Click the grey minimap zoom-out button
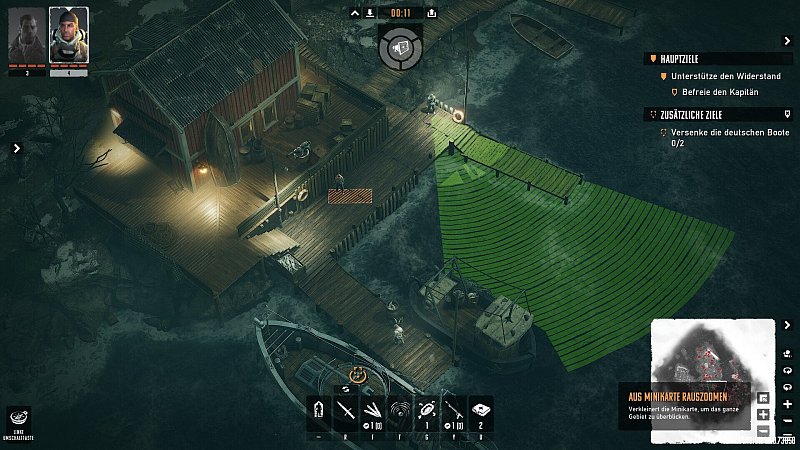Image resolution: width=800 pixels, height=450 pixels. [764, 431]
